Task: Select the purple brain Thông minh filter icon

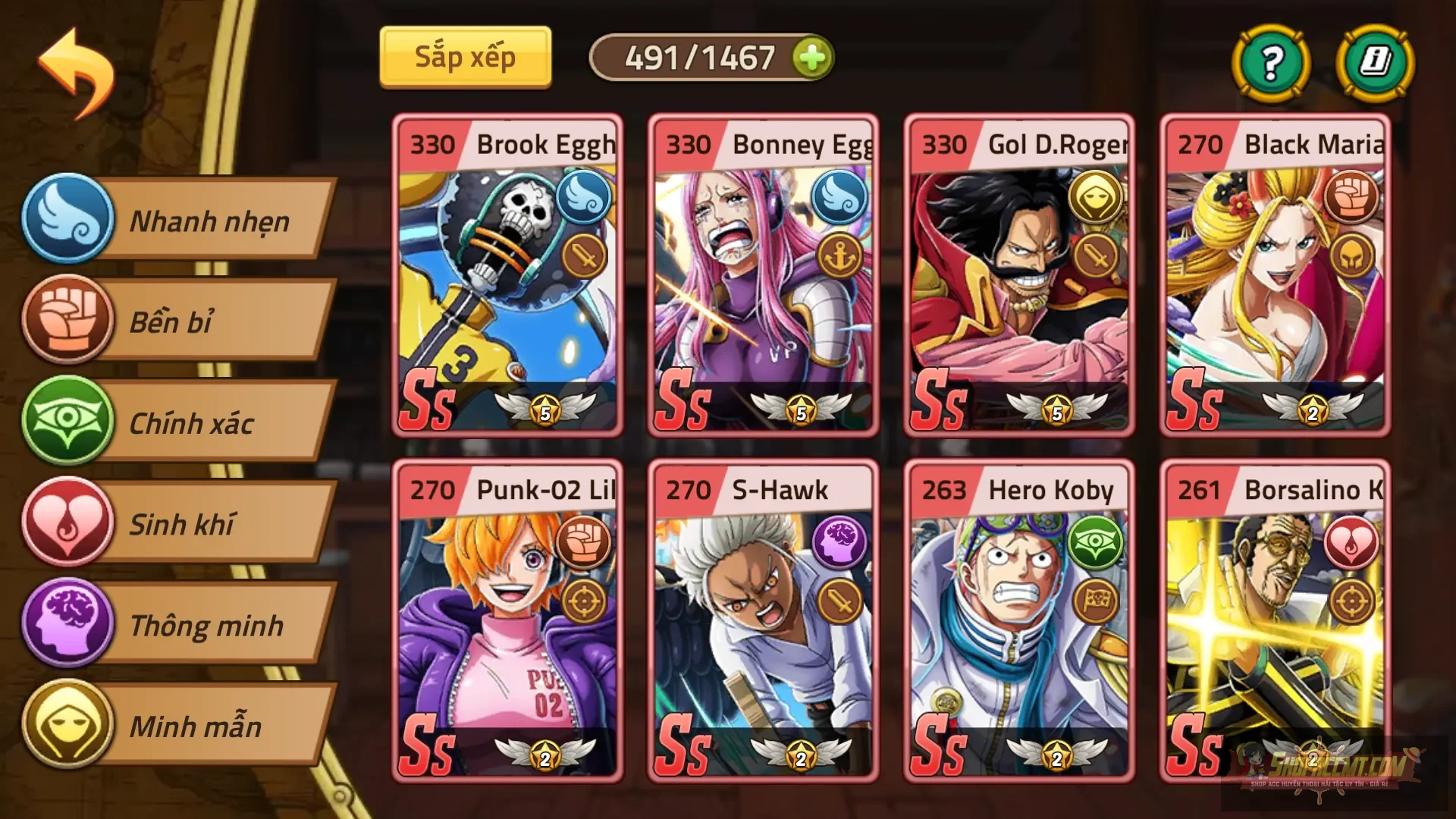Action: (68, 626)
